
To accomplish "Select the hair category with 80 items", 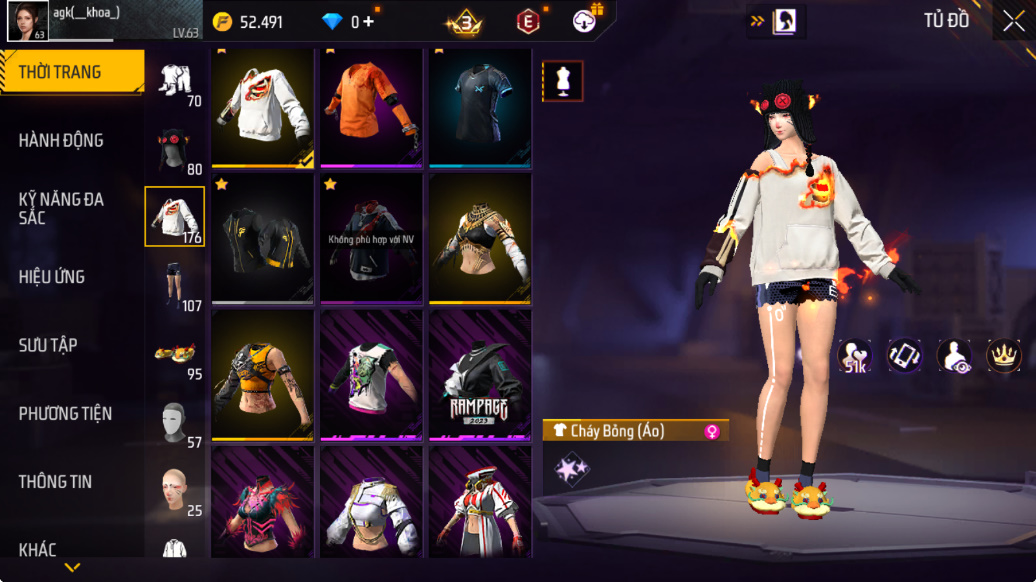I will (x=174, y=150).
